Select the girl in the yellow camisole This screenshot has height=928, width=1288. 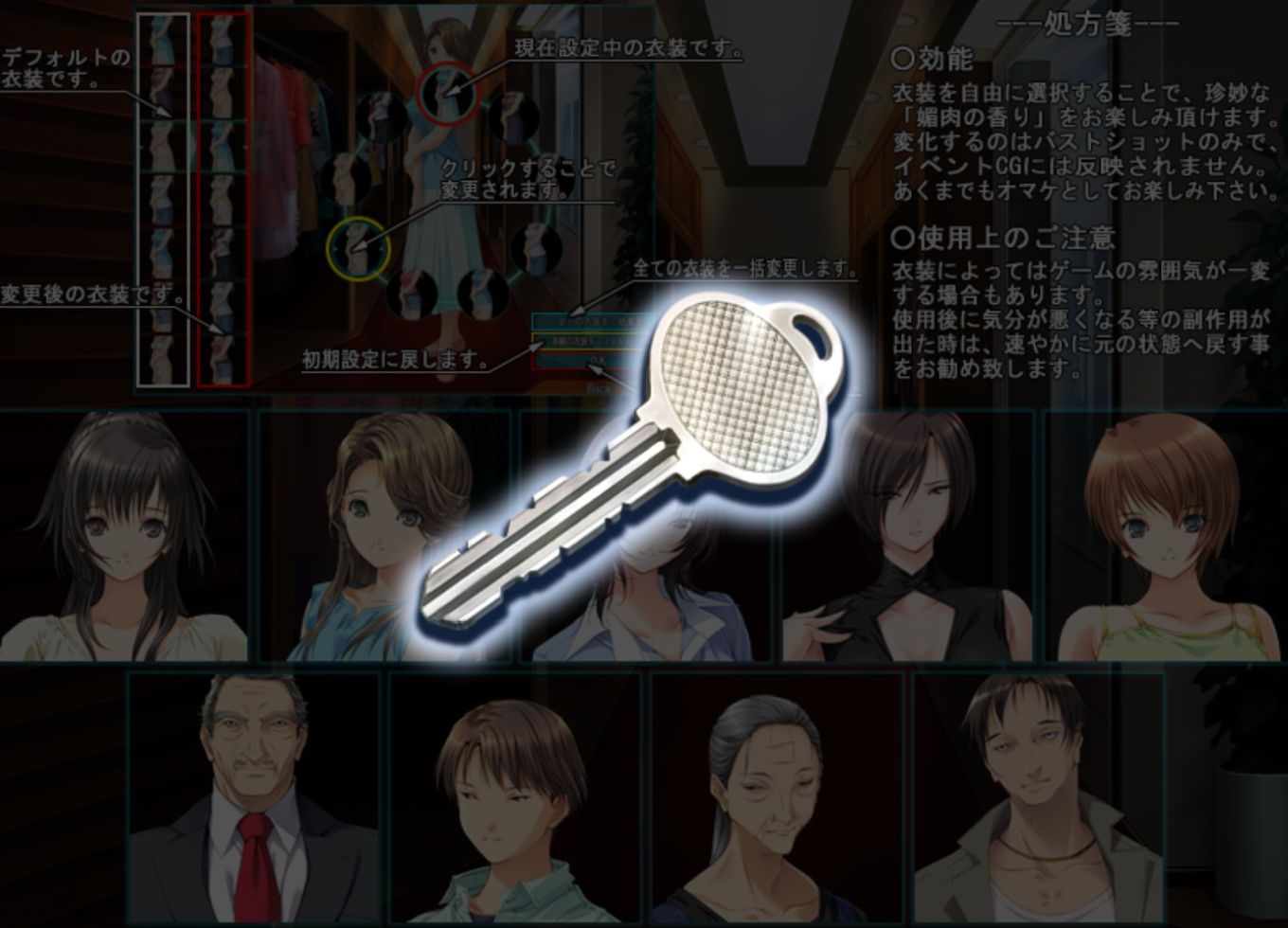(1164, 536)
